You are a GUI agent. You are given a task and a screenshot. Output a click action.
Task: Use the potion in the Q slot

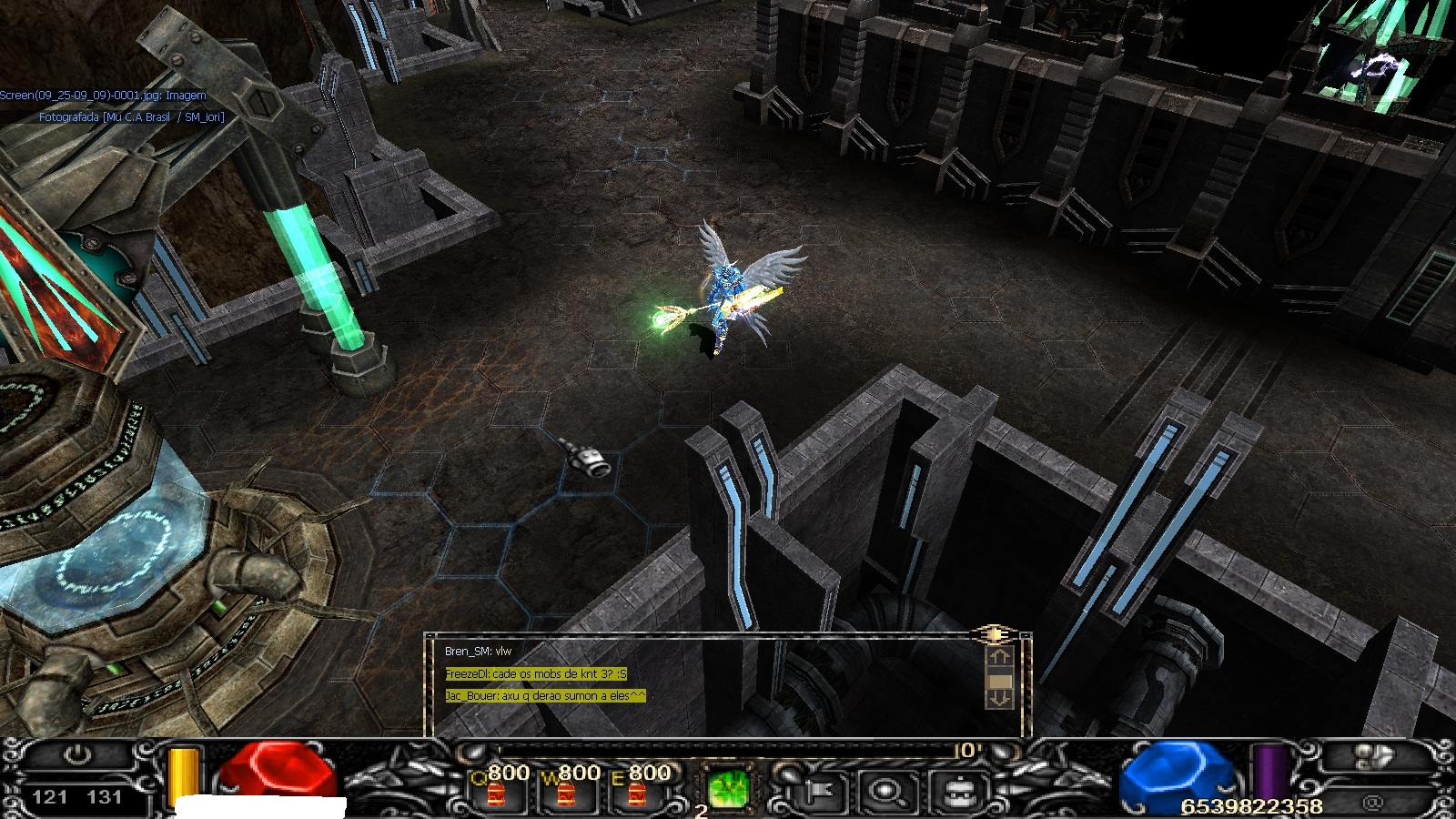(x=496, y=794)
